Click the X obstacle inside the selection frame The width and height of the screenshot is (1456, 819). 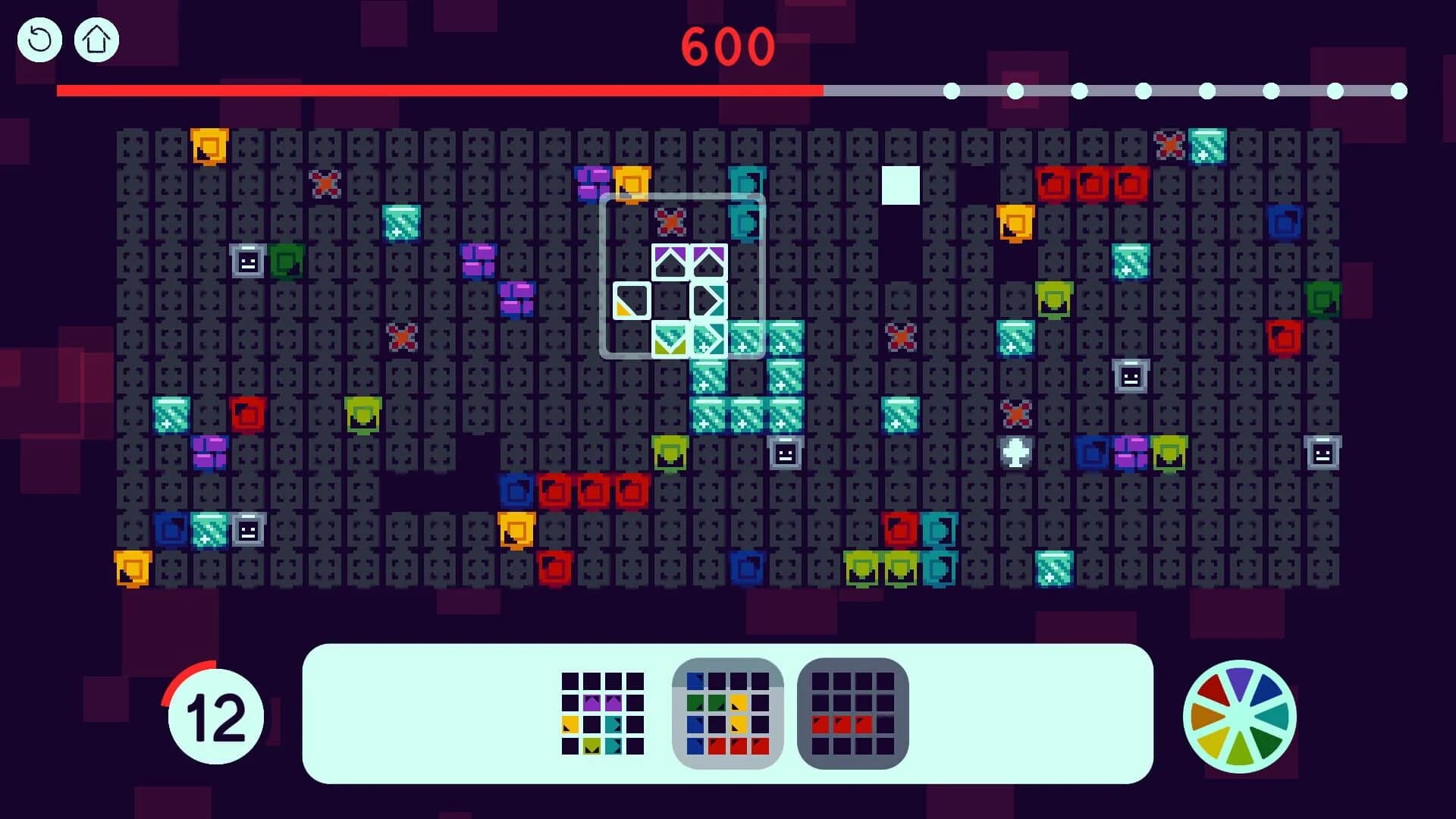pos(669,223)
